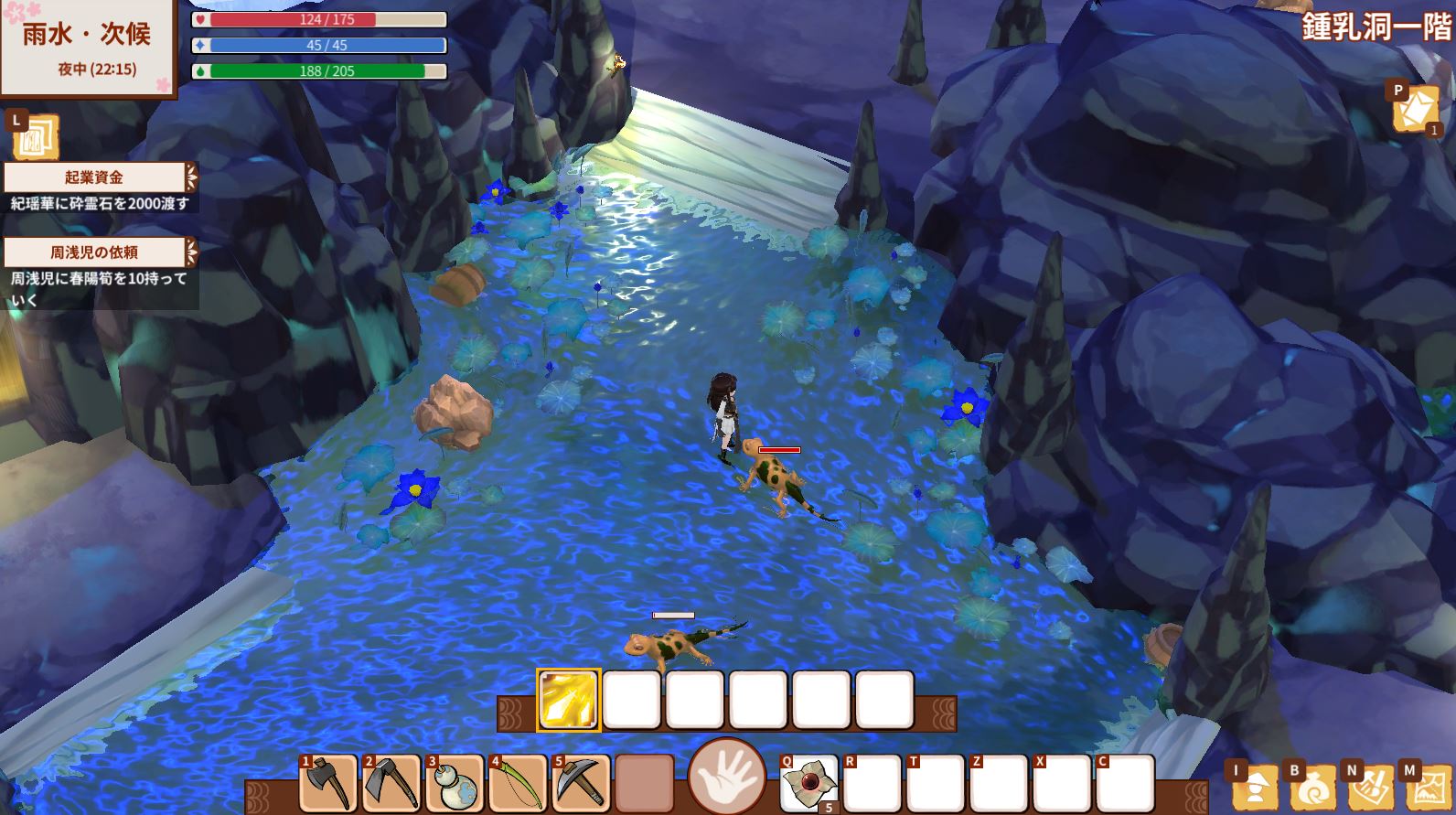Open the quest log scroll icon
The width and height of the screenshot is (1456, 815).
point(37,138)
